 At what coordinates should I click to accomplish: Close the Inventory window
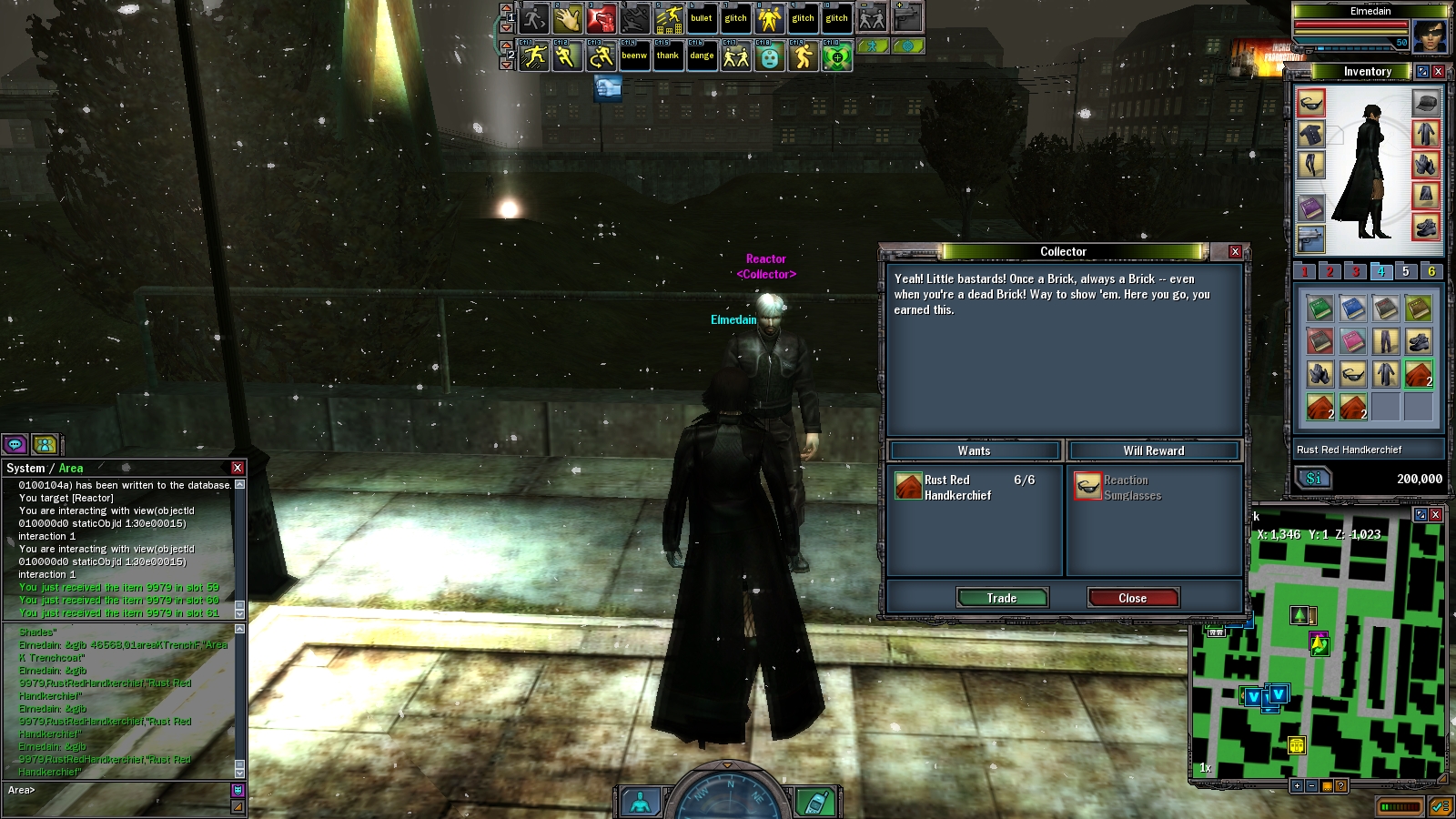click(x=1439, y=71)
